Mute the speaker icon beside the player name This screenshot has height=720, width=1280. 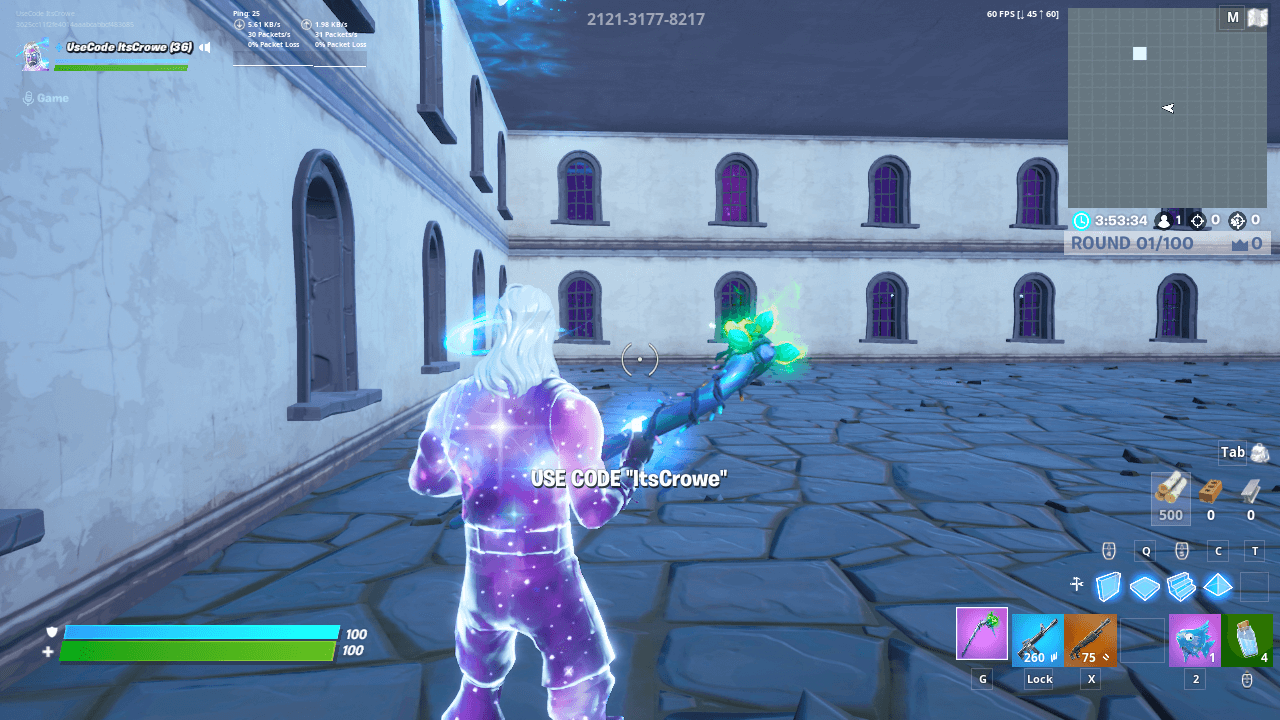tap(204, 46)
